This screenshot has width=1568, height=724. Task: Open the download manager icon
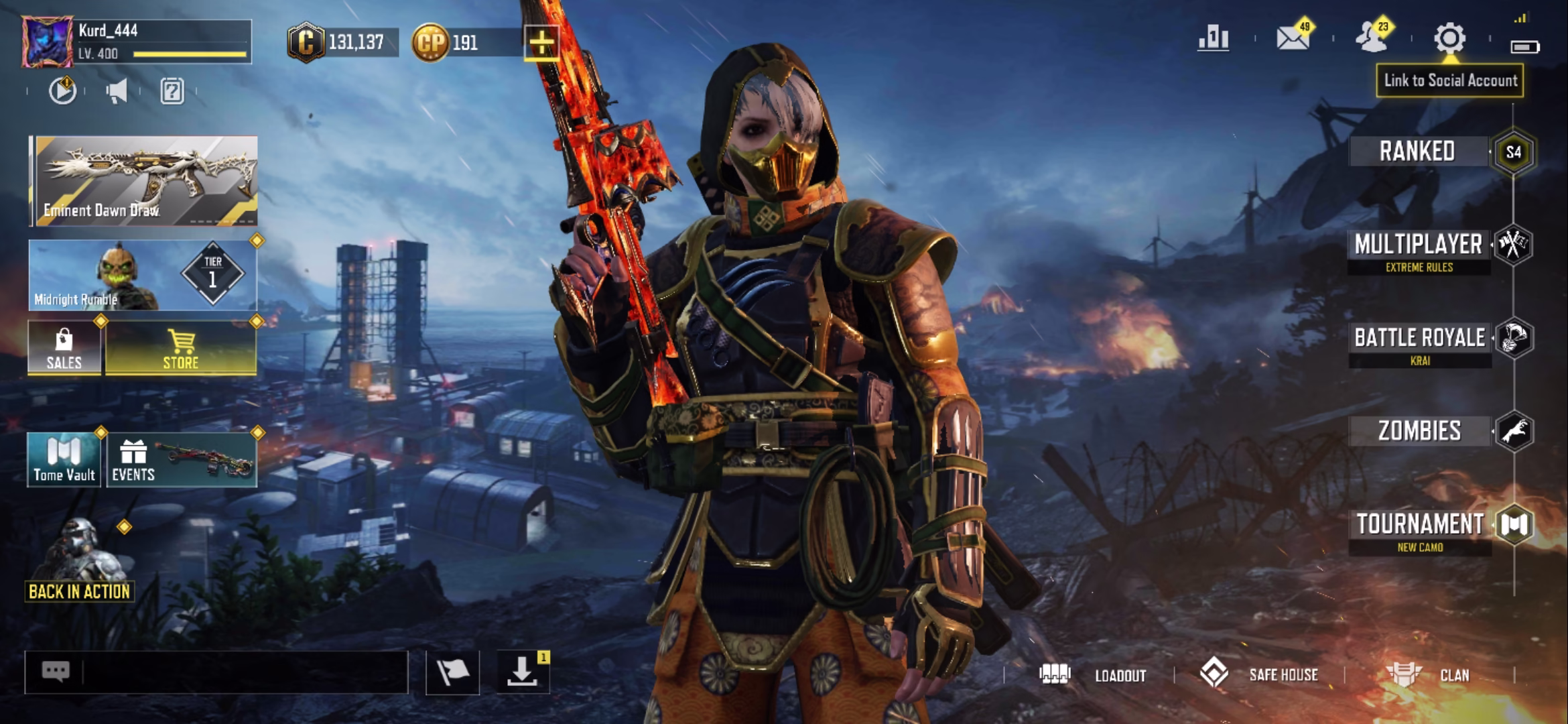click(x=522, y=672)
